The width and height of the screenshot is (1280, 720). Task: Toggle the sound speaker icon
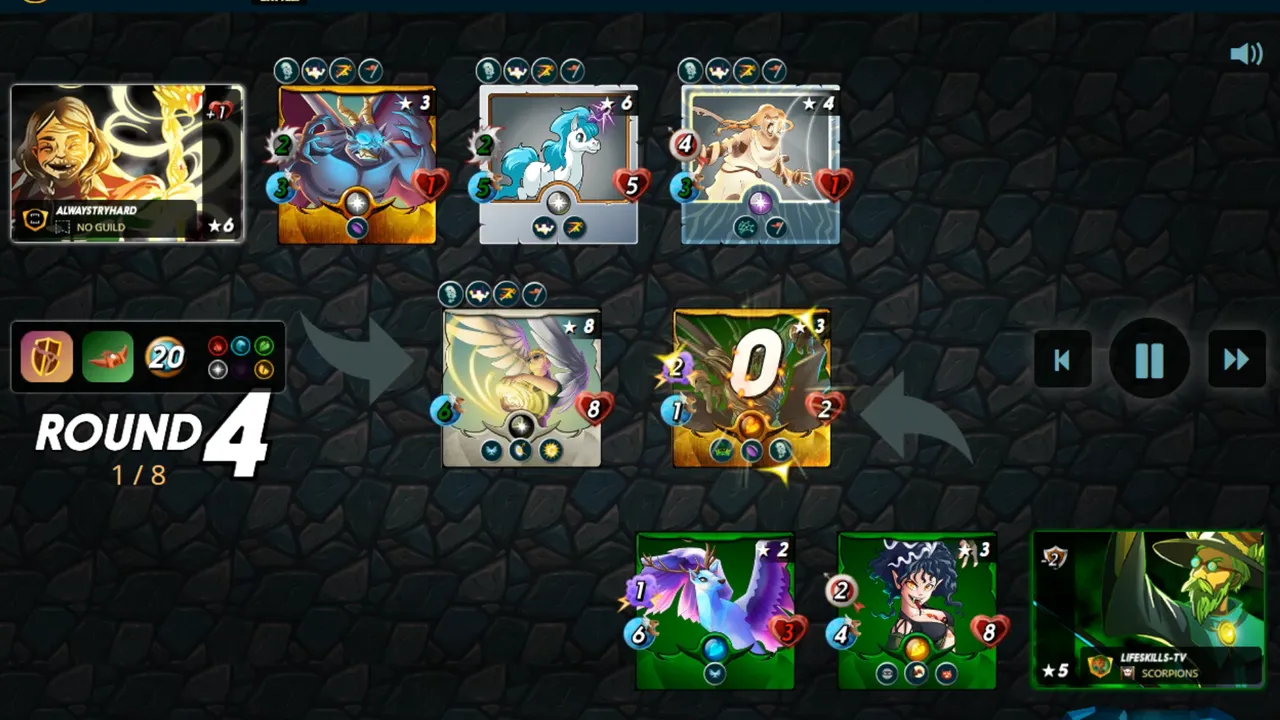tap(1246, 54)
